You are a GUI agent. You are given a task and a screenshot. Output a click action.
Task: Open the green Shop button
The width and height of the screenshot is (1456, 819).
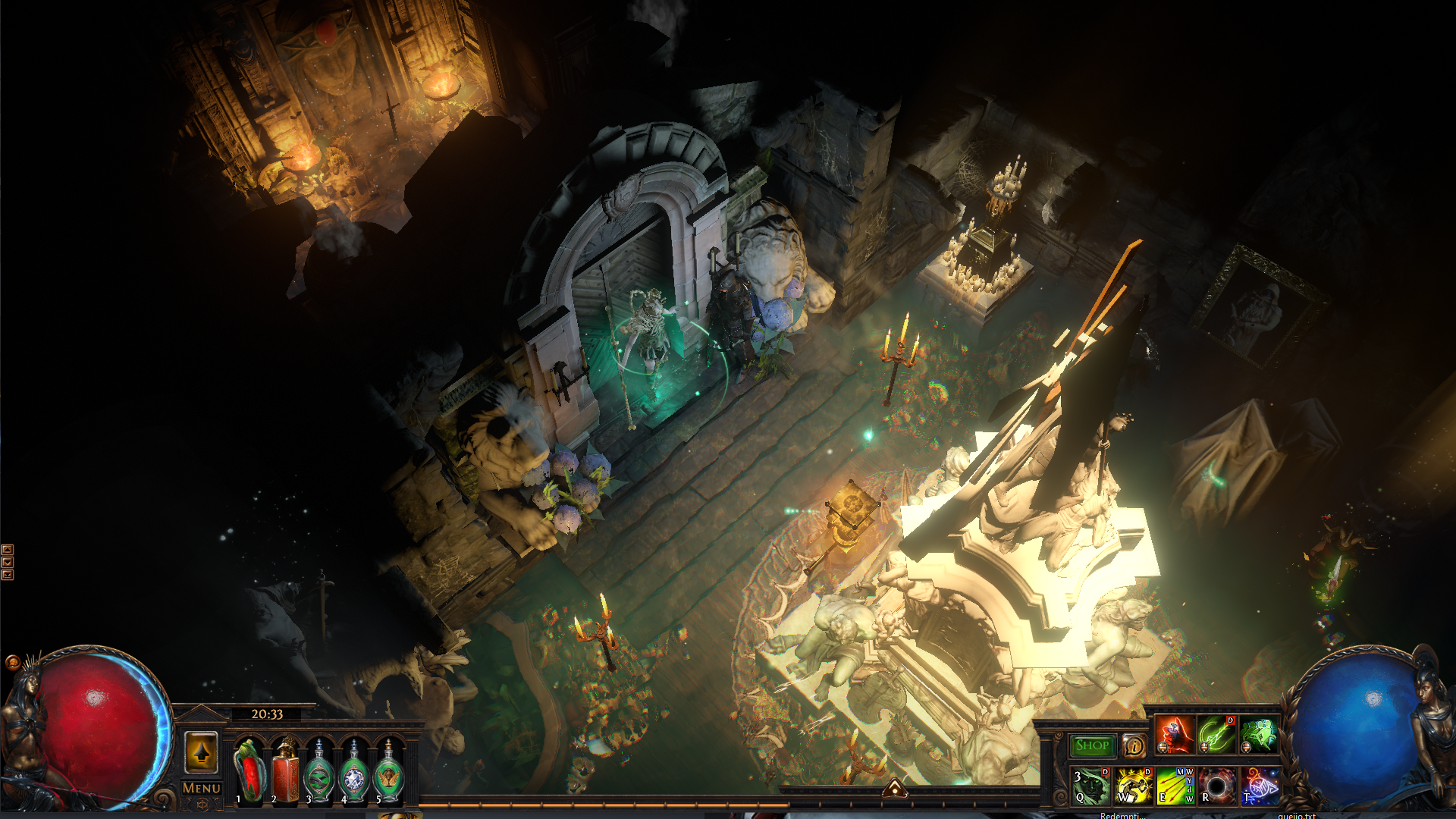click(x=1092, y=746)
